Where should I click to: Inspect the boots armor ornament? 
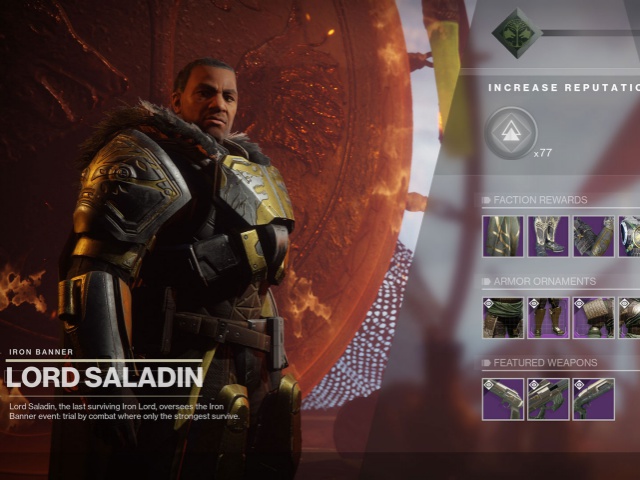pos(548,318)
